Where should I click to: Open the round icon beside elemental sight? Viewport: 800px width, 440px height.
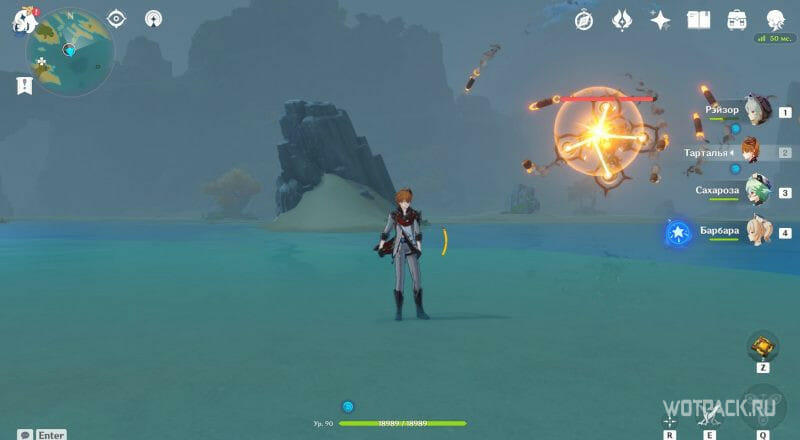pyautogui.click(x=153, y=18)
